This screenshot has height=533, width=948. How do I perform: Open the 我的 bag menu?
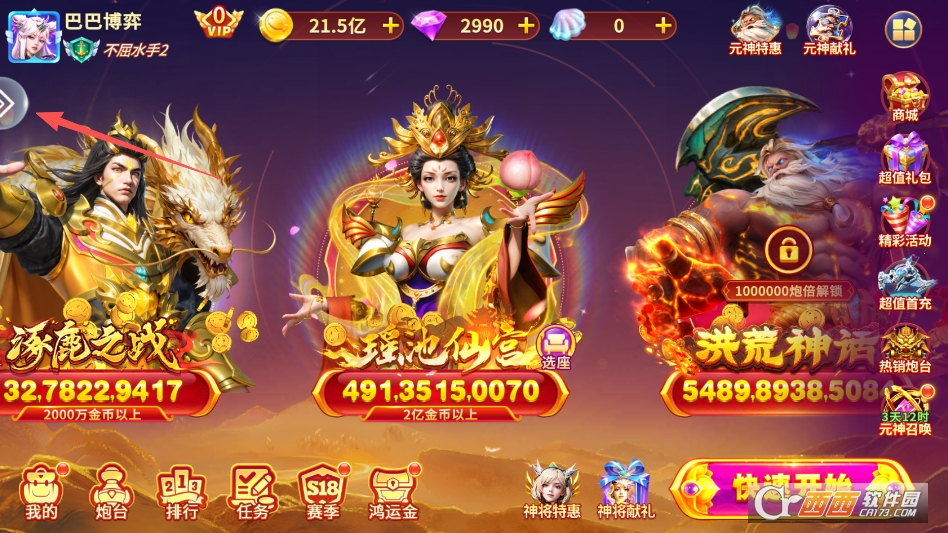(42, 491)
